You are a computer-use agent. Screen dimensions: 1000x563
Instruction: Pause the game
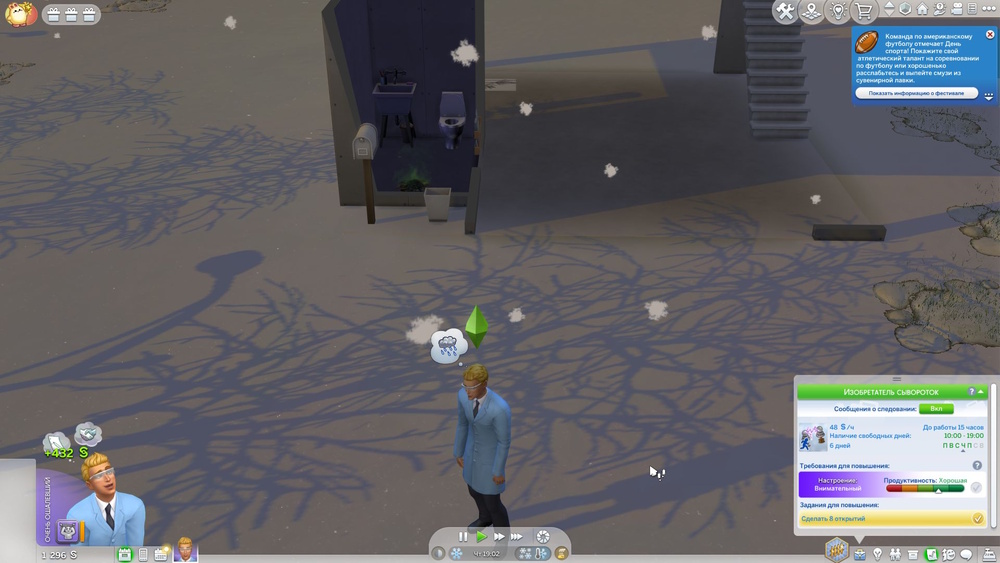coord(463,537)
